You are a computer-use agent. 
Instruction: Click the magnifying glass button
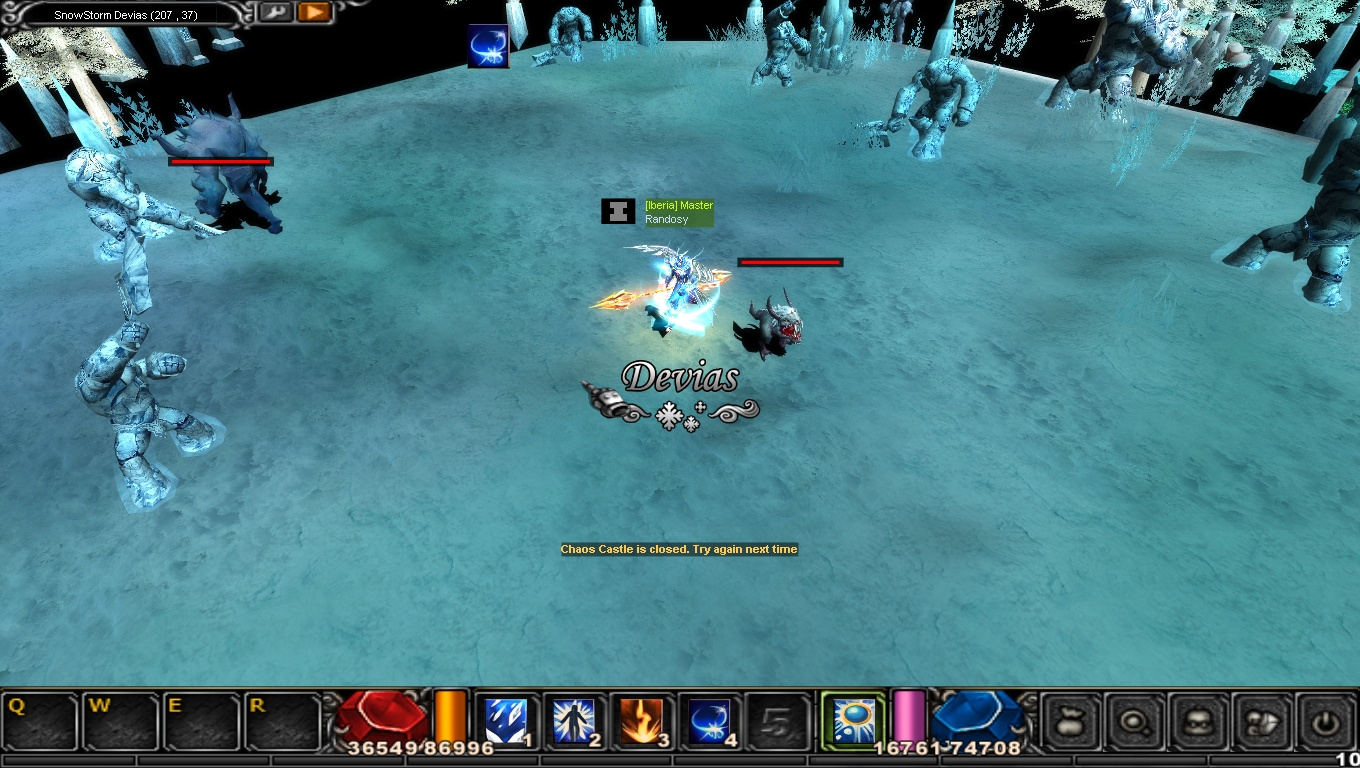[x=1135, y=721]
